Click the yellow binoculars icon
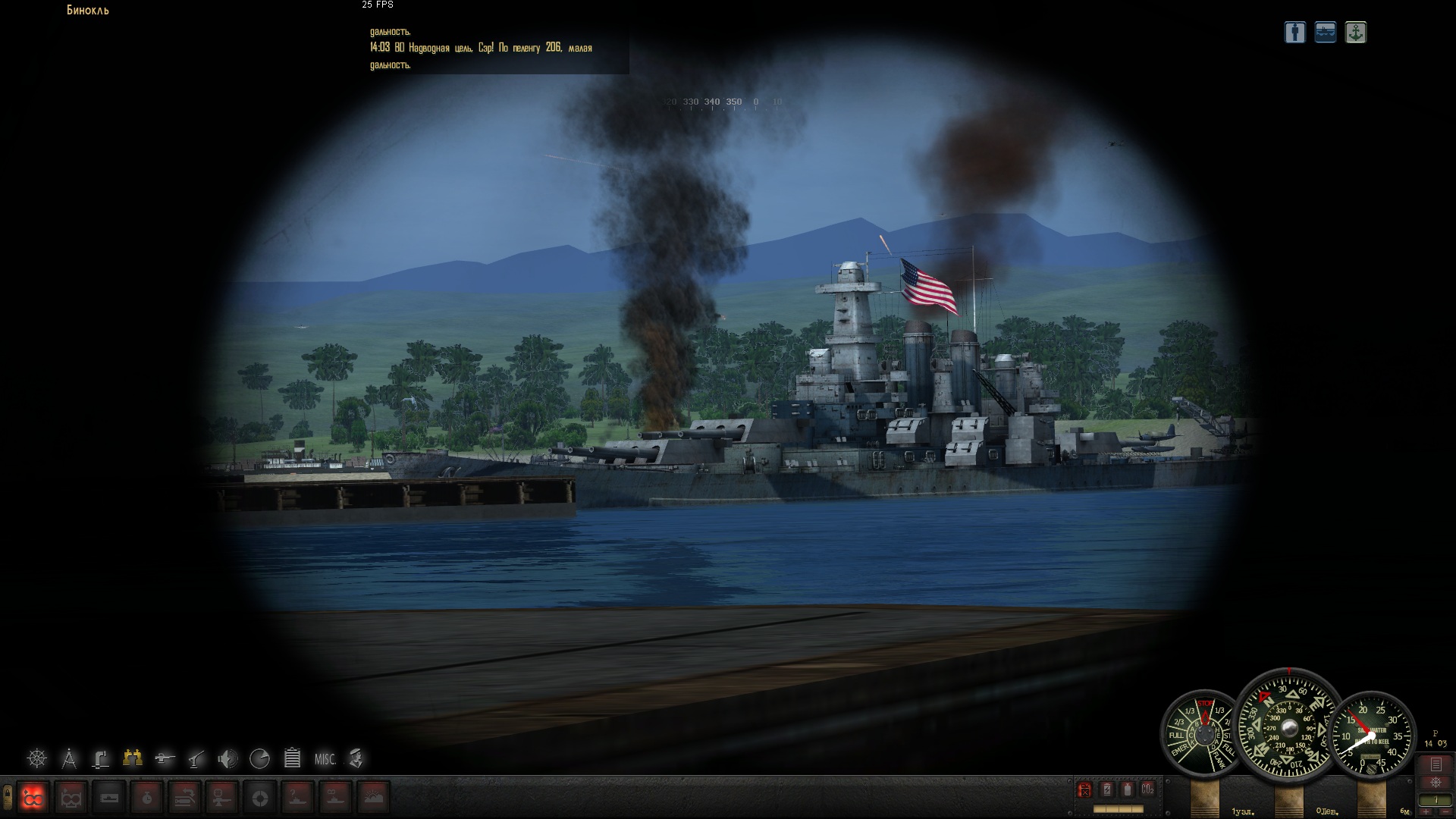1456x819 pixels. click(x=133, y=758)
